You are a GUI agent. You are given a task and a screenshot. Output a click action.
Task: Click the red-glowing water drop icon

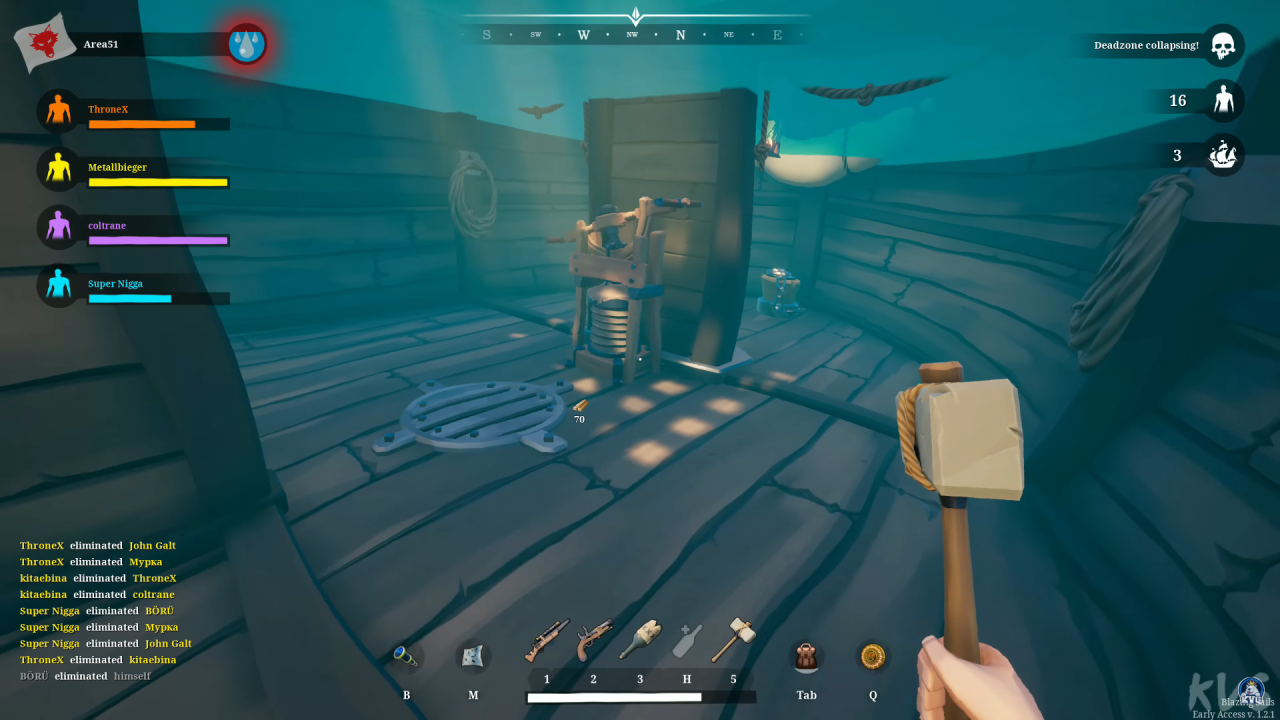click(x=246, y=45)
